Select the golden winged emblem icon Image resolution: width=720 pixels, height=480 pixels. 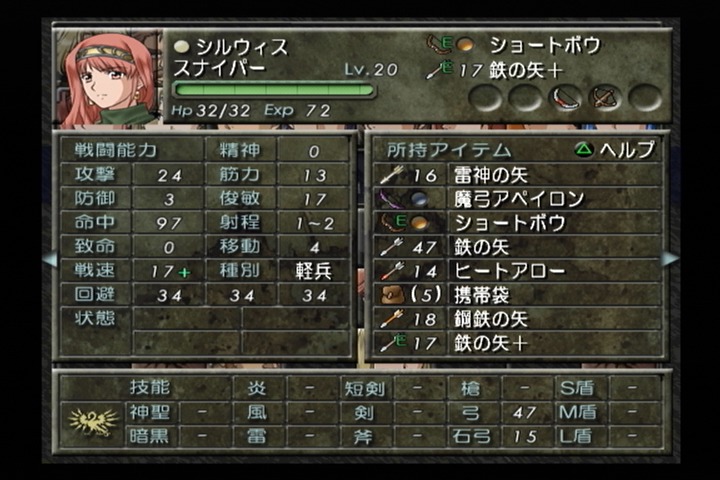click(x=92, y=422)
